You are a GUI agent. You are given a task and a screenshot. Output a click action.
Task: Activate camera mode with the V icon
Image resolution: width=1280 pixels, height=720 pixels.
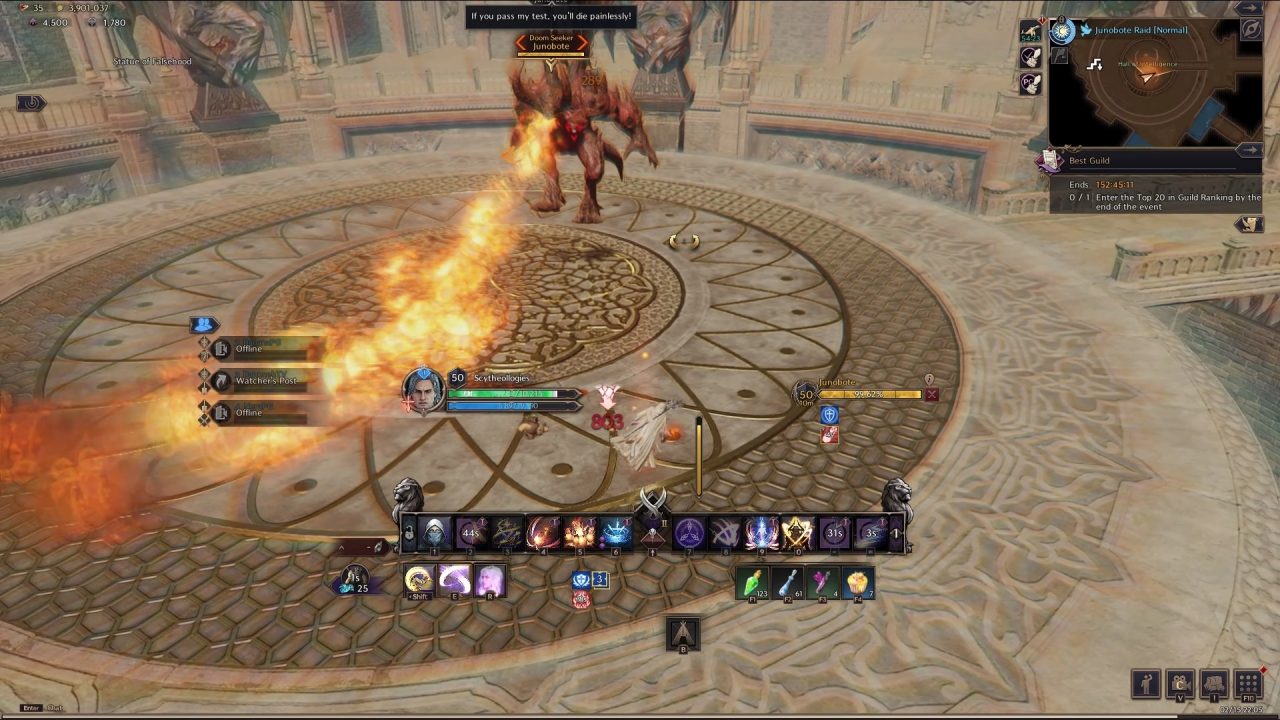click(1181, 682)
